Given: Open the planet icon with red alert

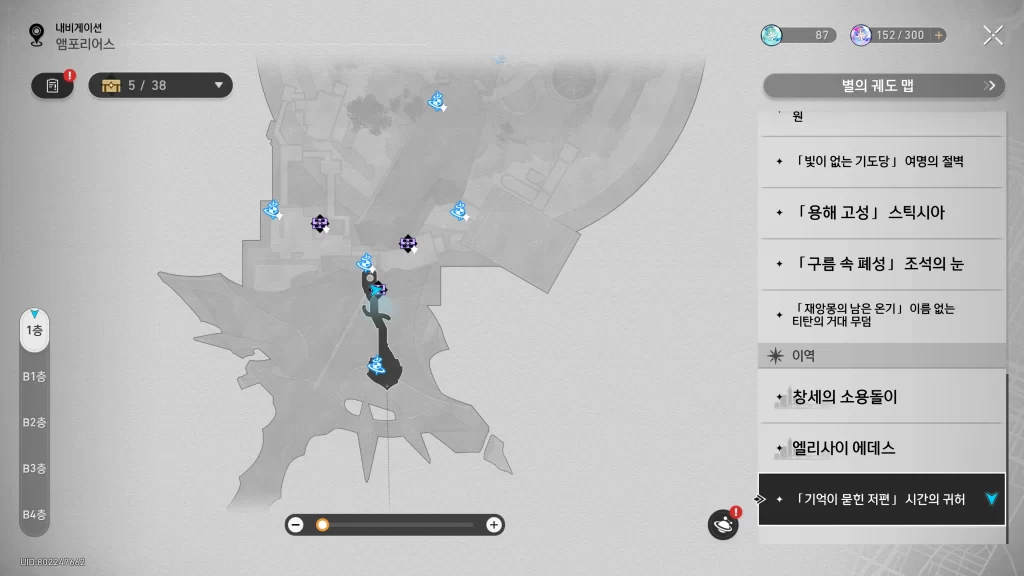Looking at the screenshot, I should point(722,524).
